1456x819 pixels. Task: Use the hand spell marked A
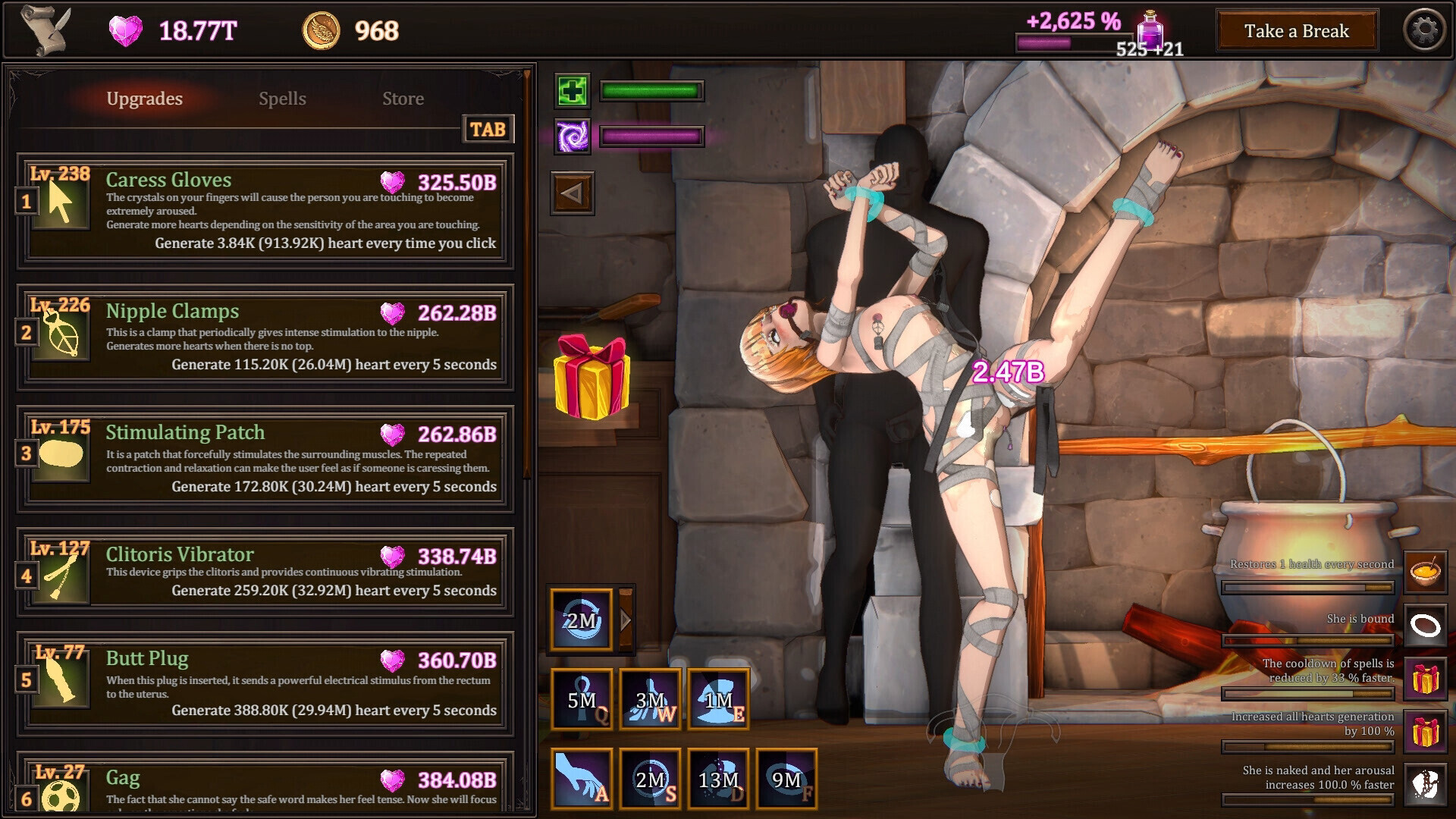click(582, 779)
